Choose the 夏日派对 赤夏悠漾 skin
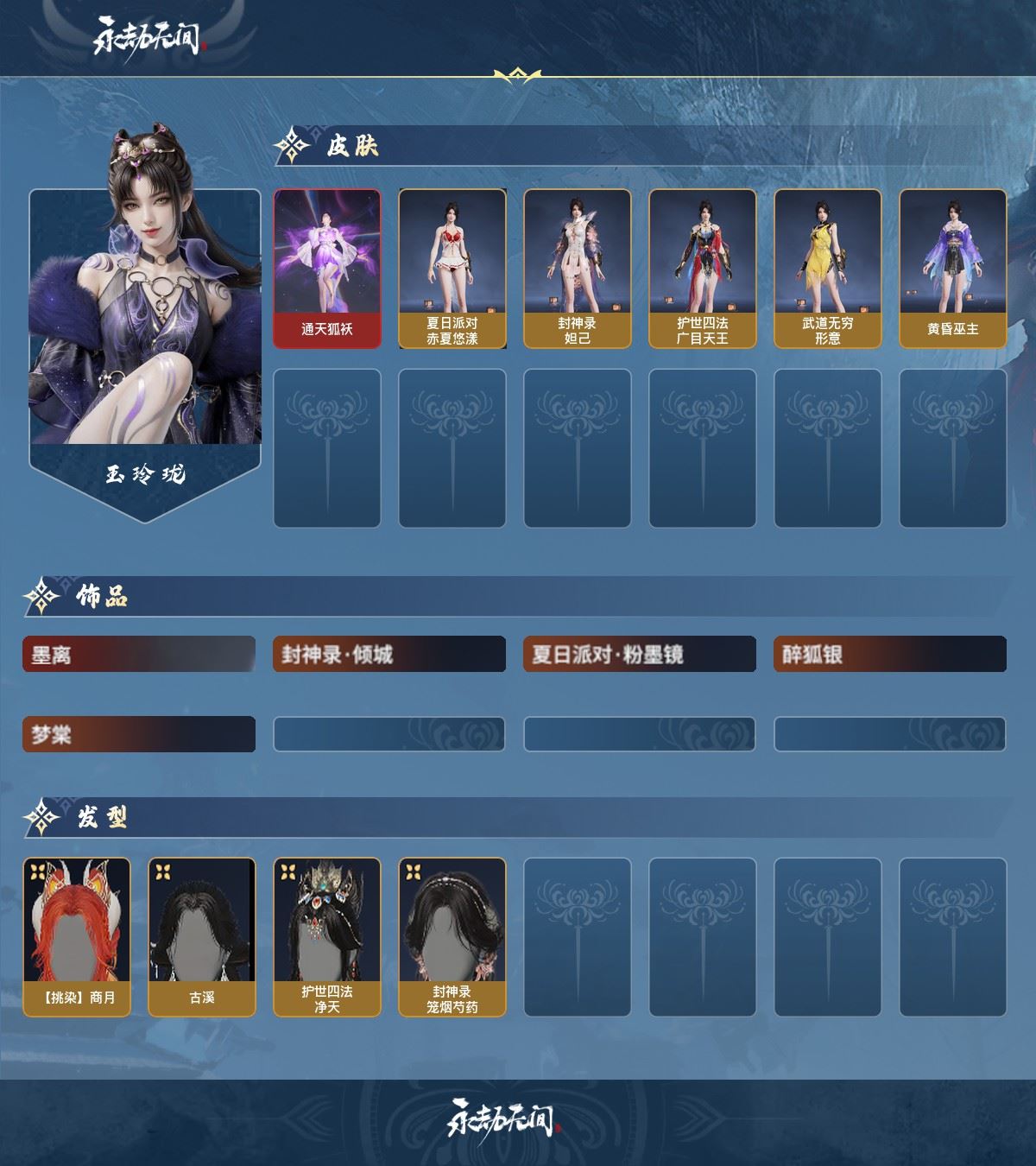The height and width of the screenshot is (1166, 1036). pos(452,269)
